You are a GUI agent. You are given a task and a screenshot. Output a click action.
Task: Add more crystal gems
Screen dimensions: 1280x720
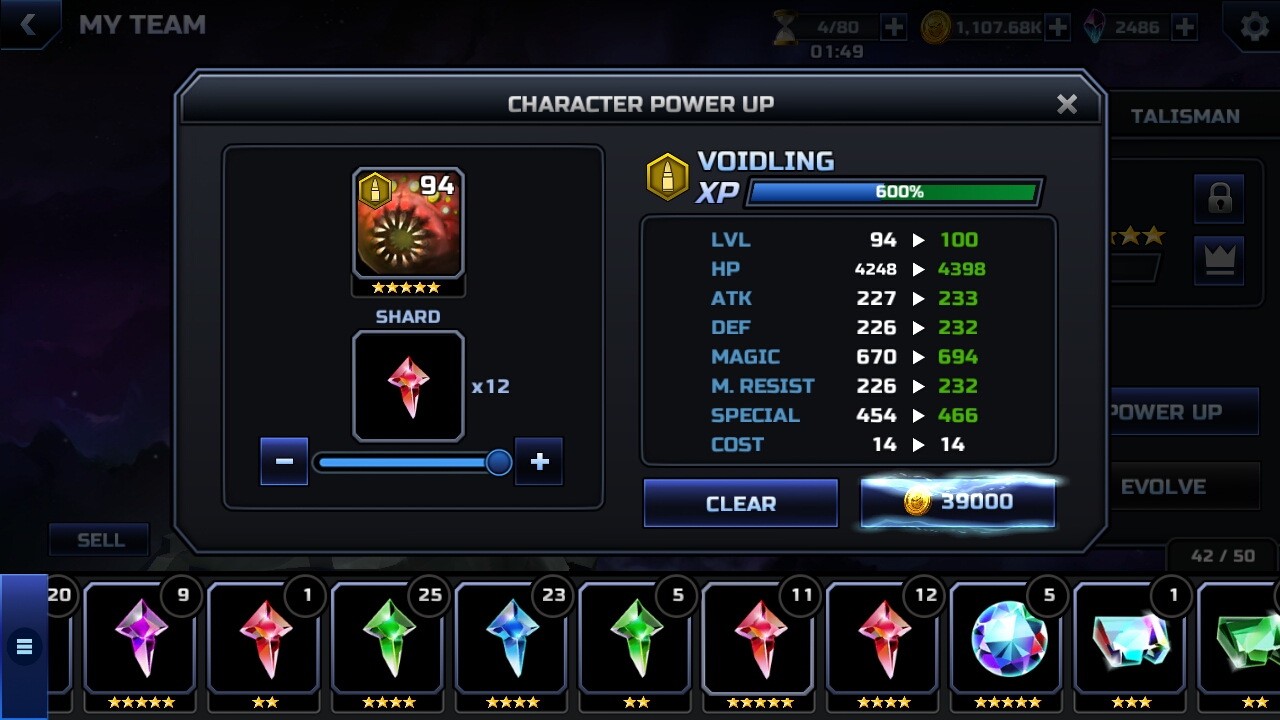point(1184,27)
